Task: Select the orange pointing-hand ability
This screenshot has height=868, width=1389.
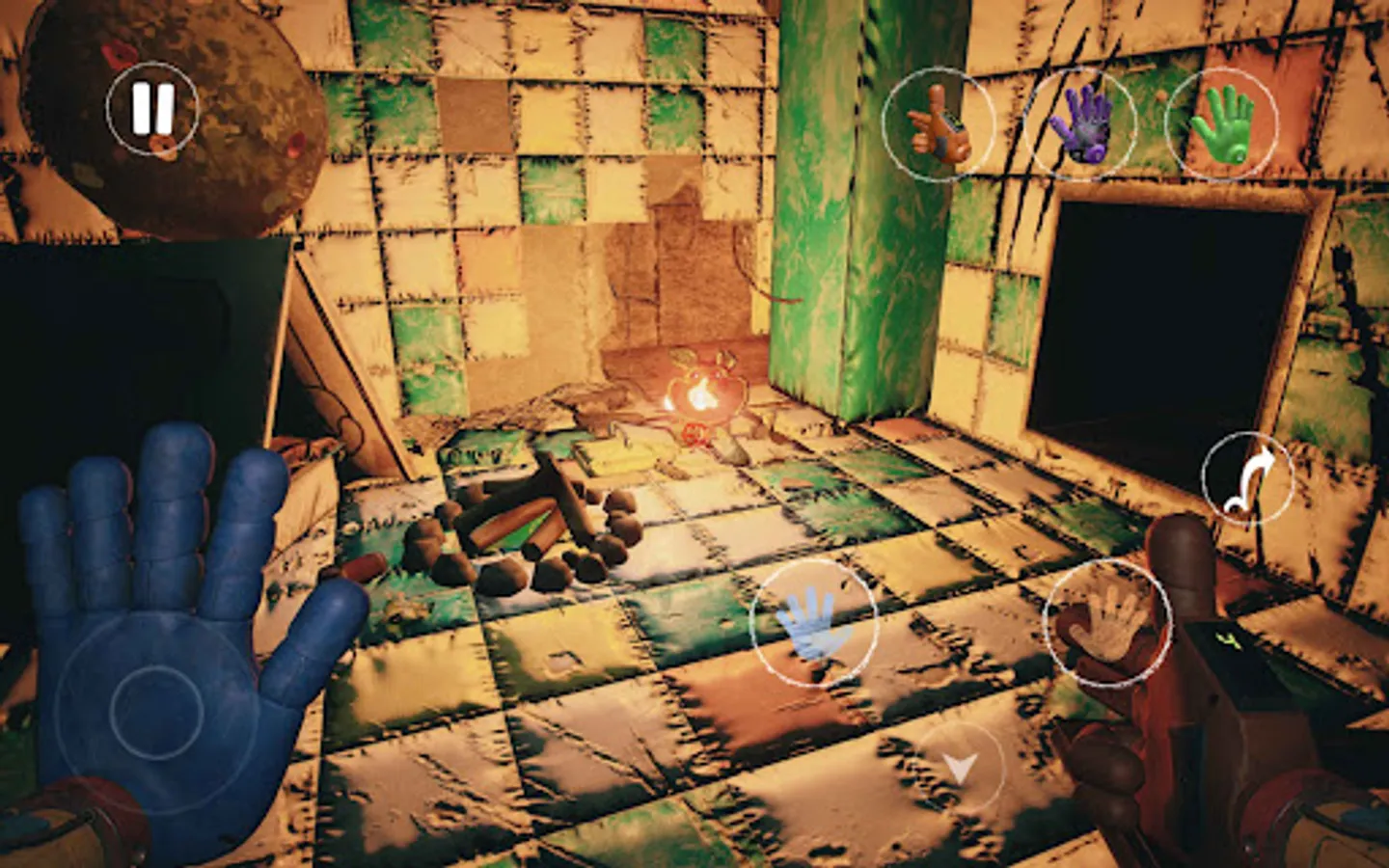Action: 940,123
